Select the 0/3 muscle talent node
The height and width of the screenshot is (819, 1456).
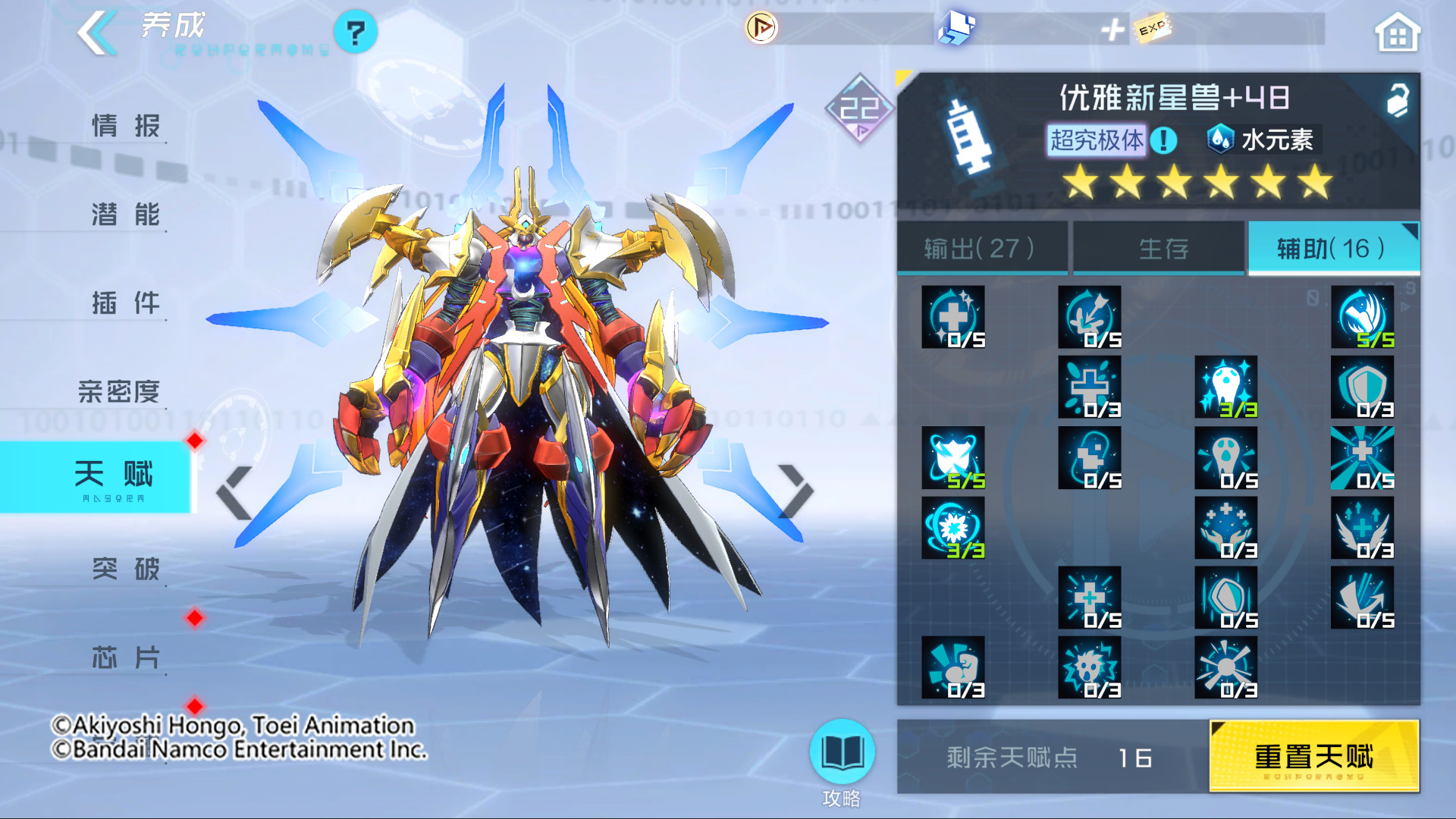[x=954, y=667]
